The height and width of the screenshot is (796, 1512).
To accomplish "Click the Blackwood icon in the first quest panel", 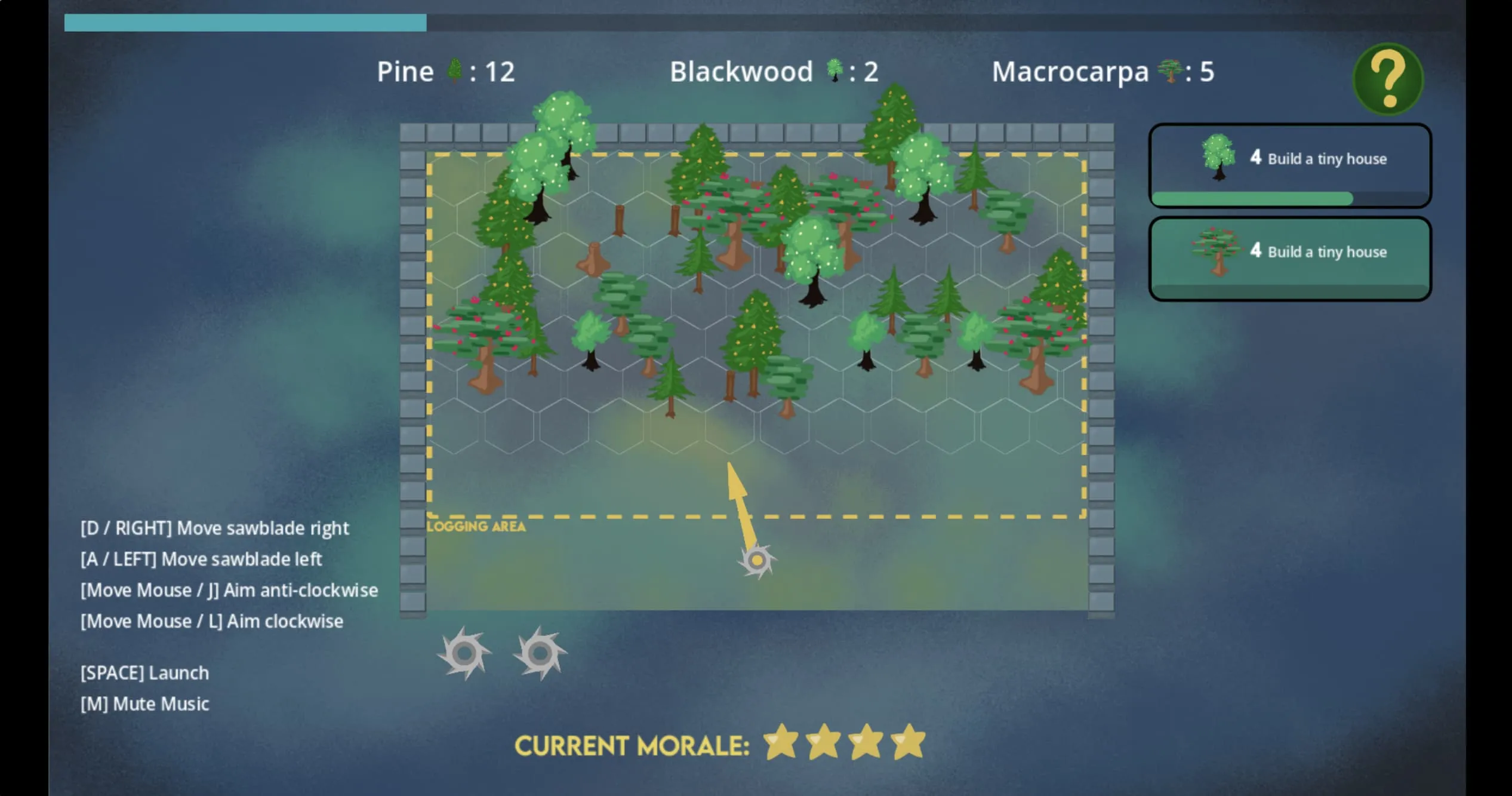I will point(1218,158).
